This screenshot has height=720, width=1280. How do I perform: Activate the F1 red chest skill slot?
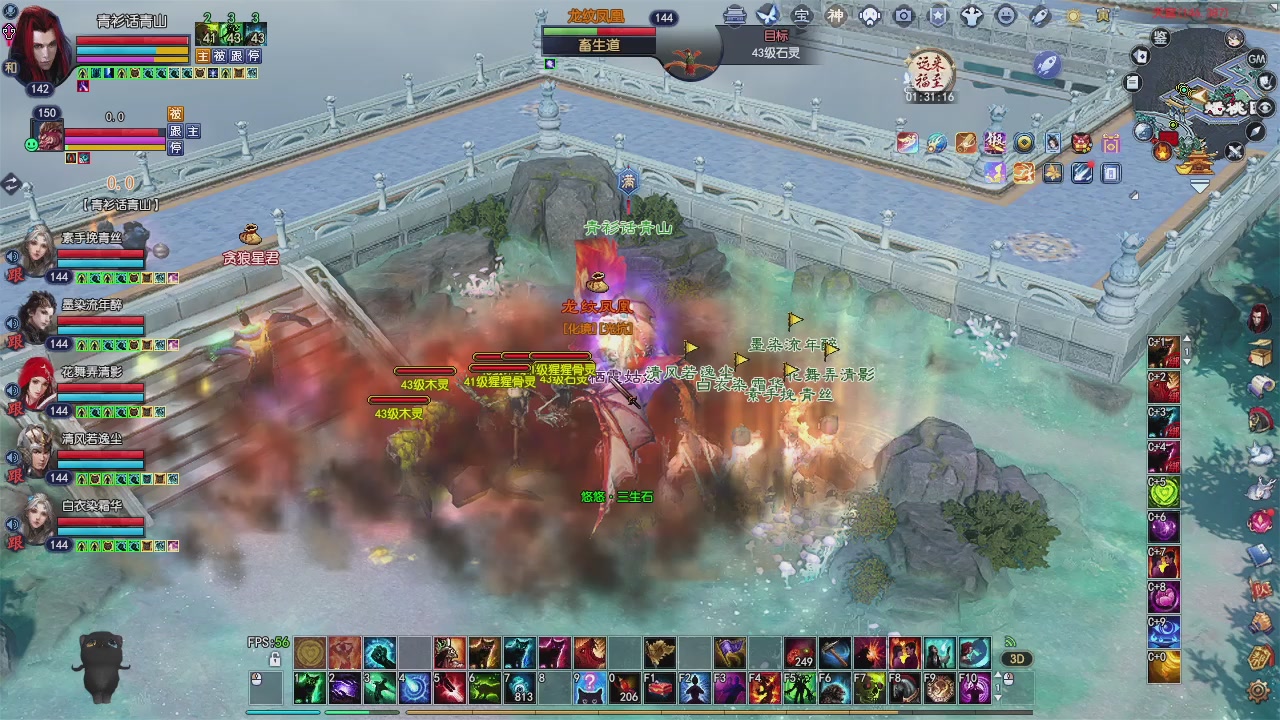tap(659, 688)
